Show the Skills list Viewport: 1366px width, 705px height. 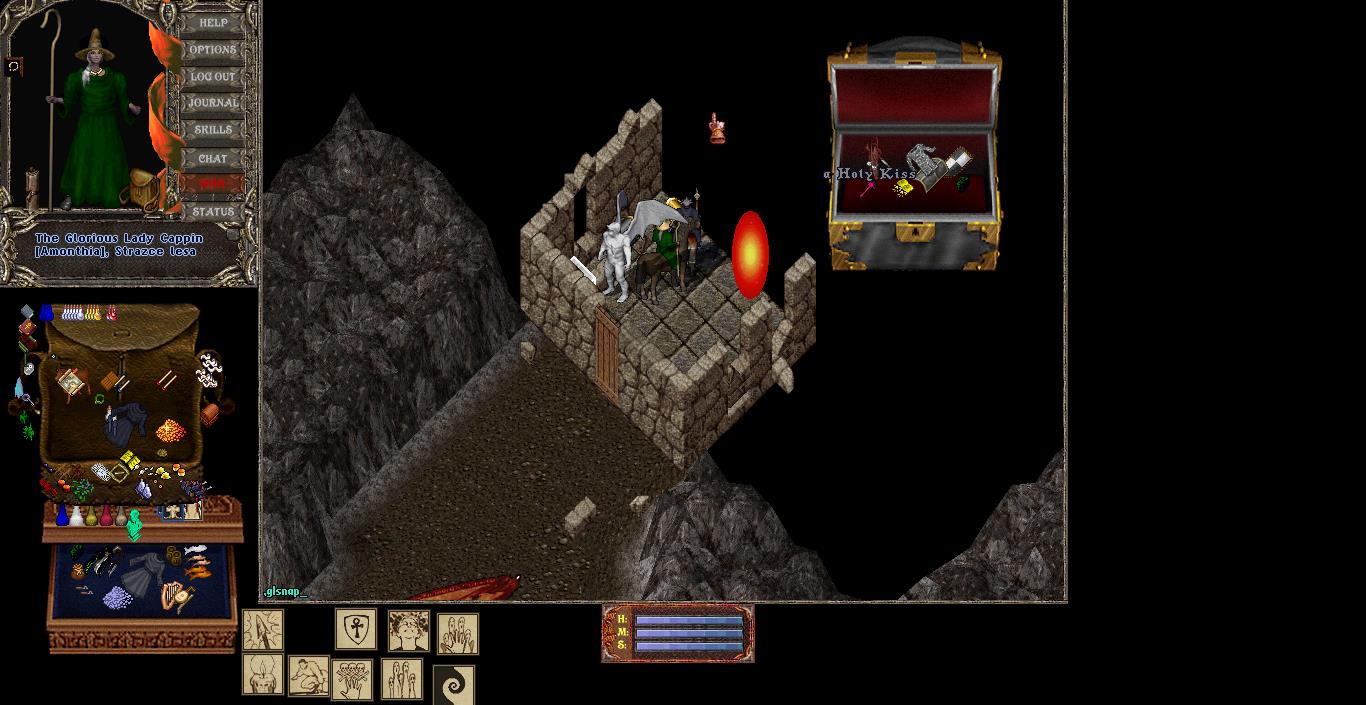(213, 130)
